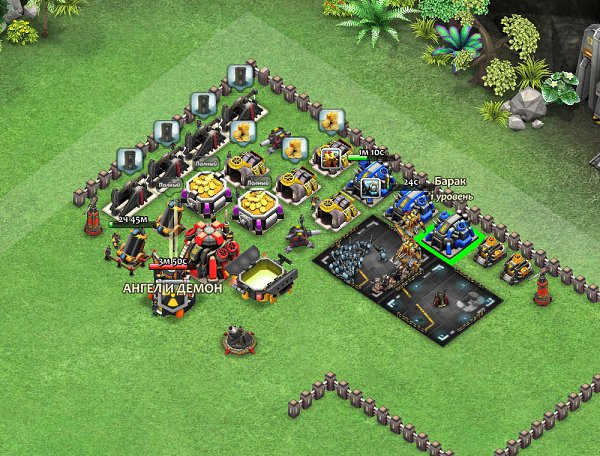Tap the unit icon beside the 1м 10с timer
Image resolution: width=600 pixels, height=456 pixels.
[x=330, y=157]
